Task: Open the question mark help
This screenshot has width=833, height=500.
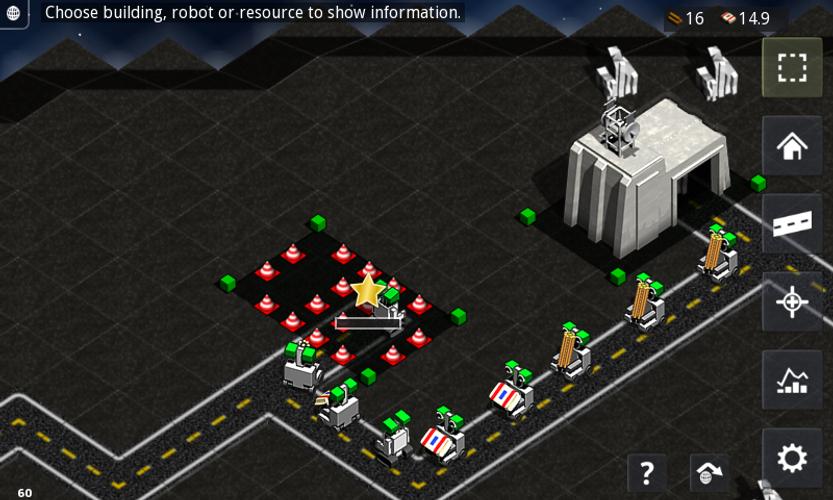Action: pos(647,472)
